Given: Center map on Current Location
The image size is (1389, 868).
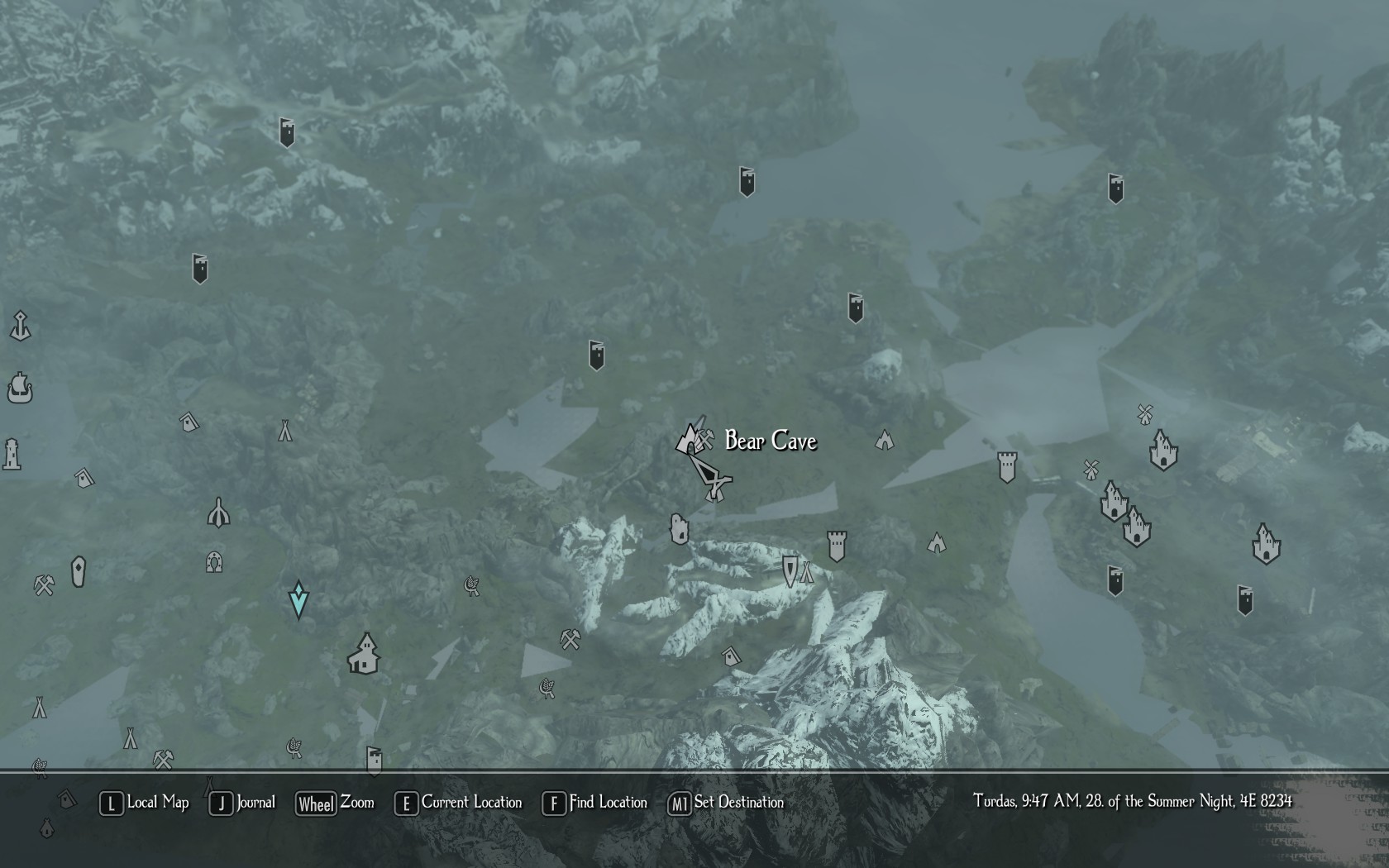Looking at the screenshot, I should pyautogui.click(x=459, y=803).
